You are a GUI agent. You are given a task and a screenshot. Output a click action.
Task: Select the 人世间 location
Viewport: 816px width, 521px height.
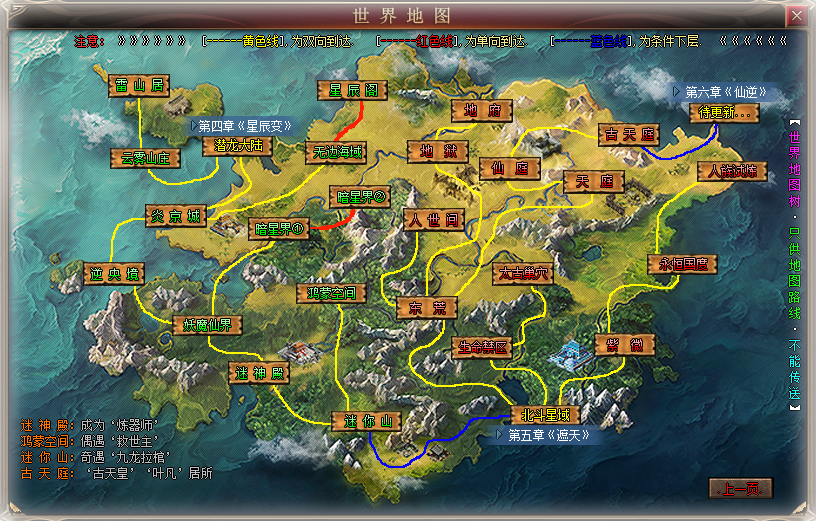click(x=433, y=219)
